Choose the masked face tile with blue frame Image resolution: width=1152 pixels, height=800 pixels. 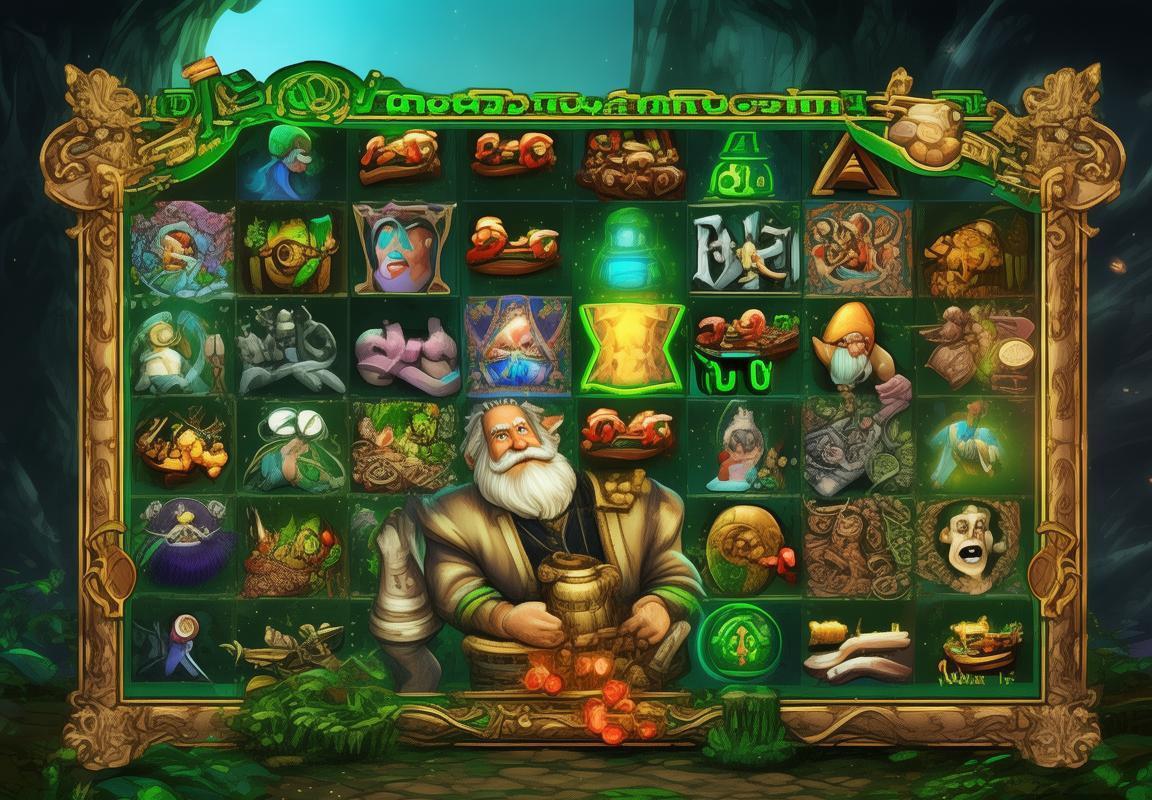[403, 247]
